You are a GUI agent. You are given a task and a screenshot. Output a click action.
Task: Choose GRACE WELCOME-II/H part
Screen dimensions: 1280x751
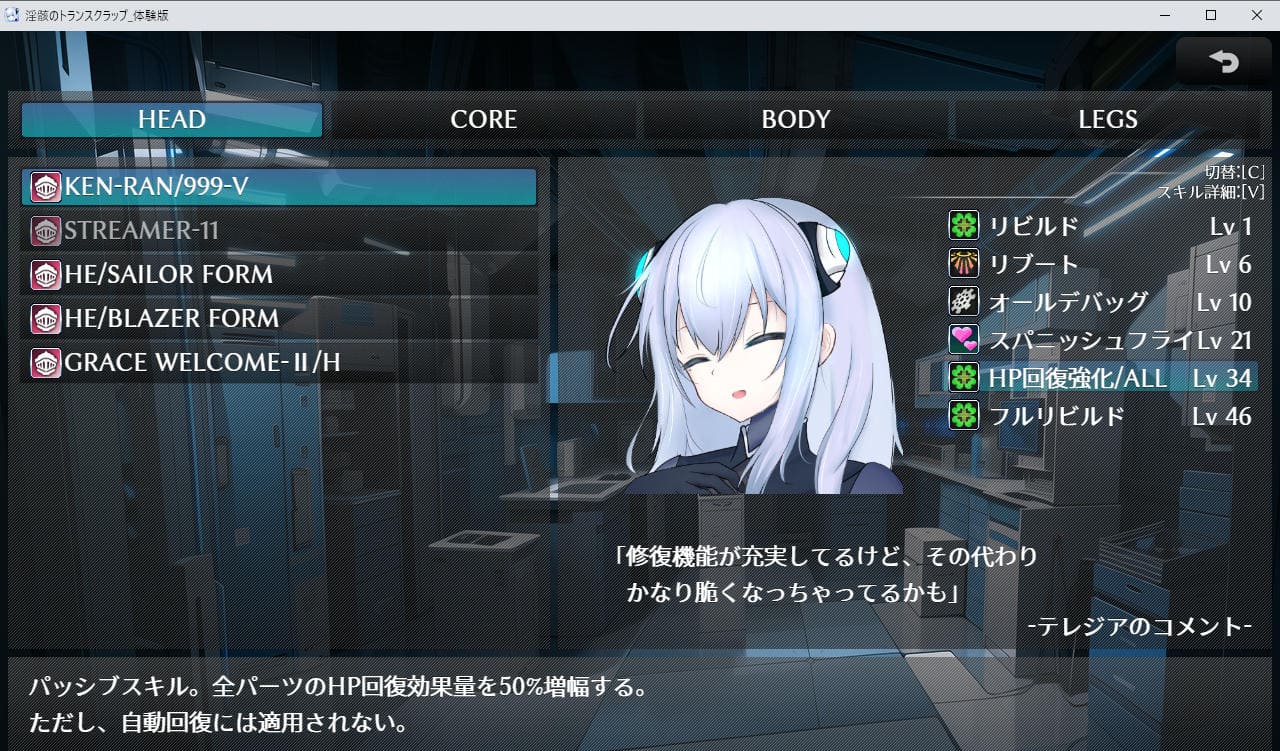[279, 363]
